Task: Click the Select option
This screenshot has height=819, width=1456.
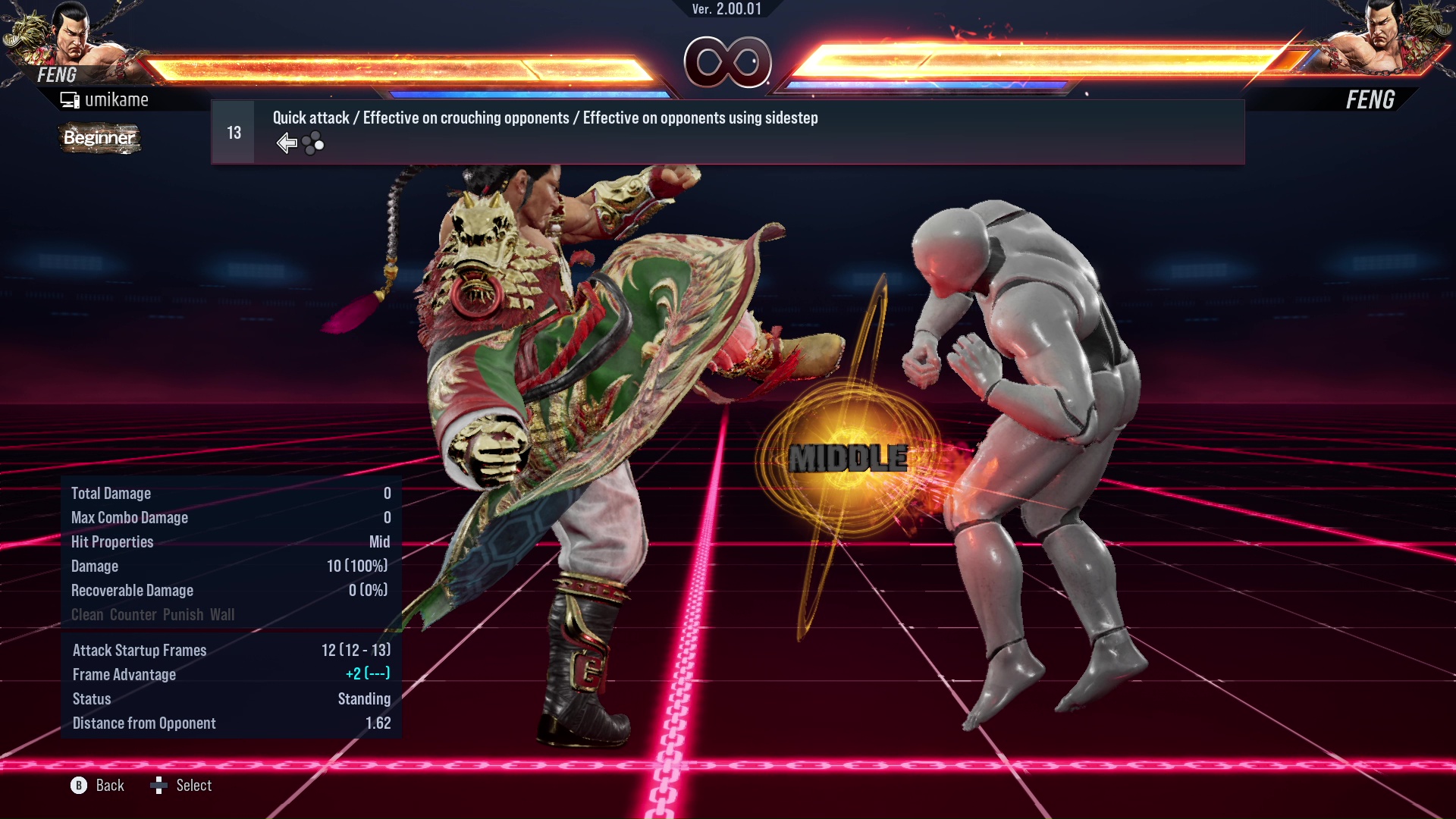Action: click(195, 786)
